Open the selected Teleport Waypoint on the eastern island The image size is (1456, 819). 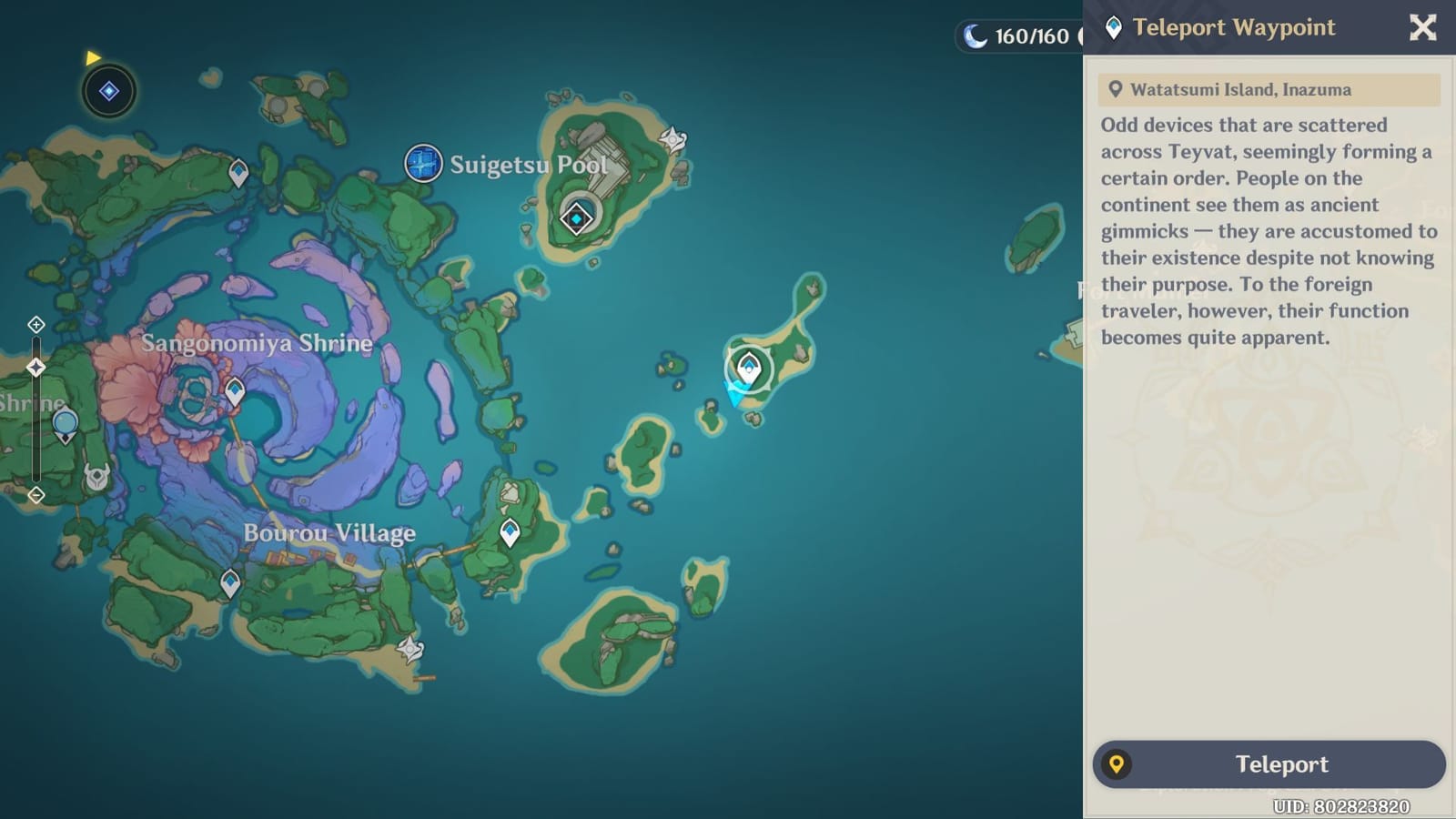coord(748,368)
